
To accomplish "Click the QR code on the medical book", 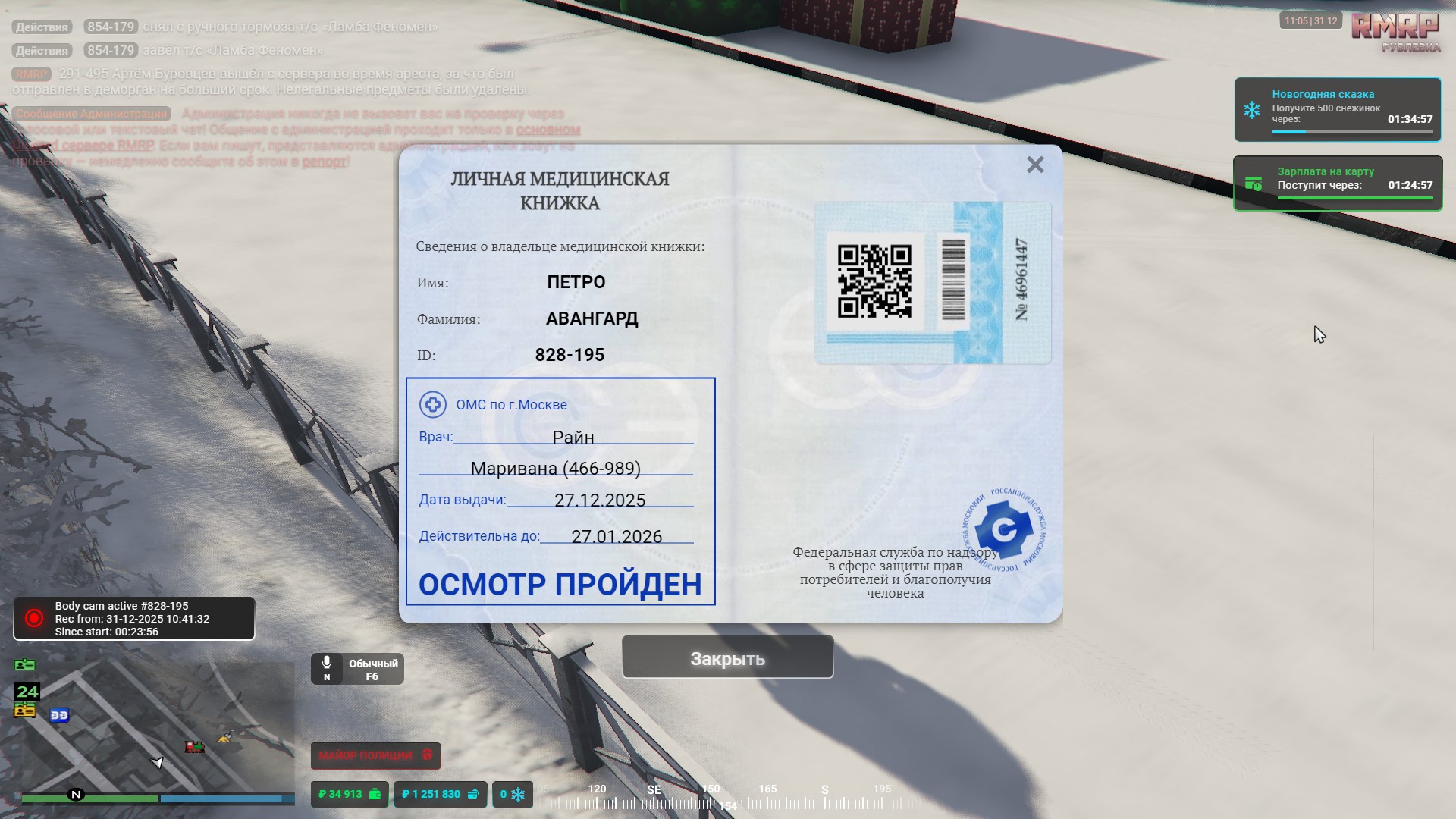I will coord(876,284).
